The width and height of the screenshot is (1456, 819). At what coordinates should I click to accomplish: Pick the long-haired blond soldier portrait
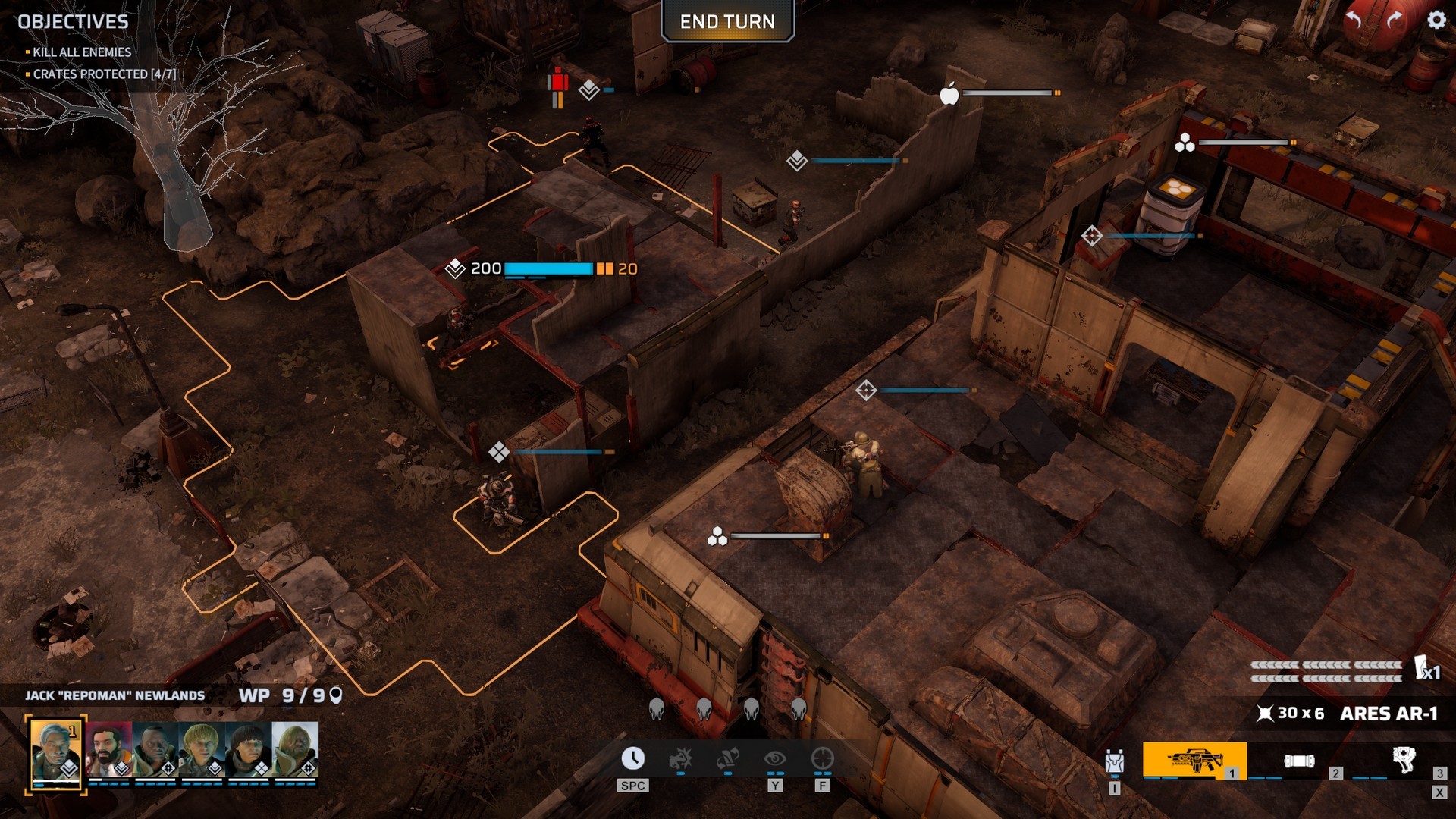click(295, 749)
